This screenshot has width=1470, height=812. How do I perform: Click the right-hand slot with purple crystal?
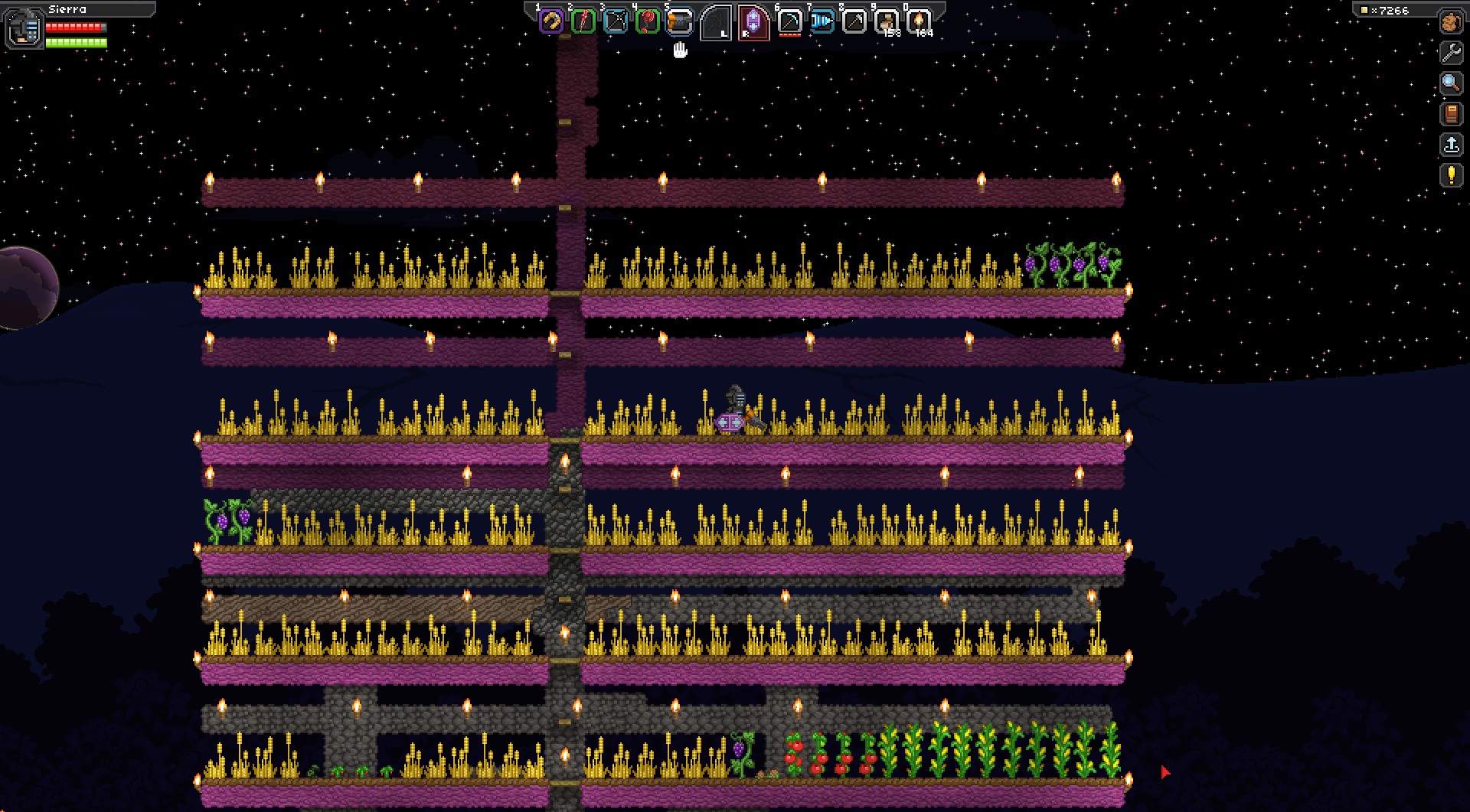point(753,22)
